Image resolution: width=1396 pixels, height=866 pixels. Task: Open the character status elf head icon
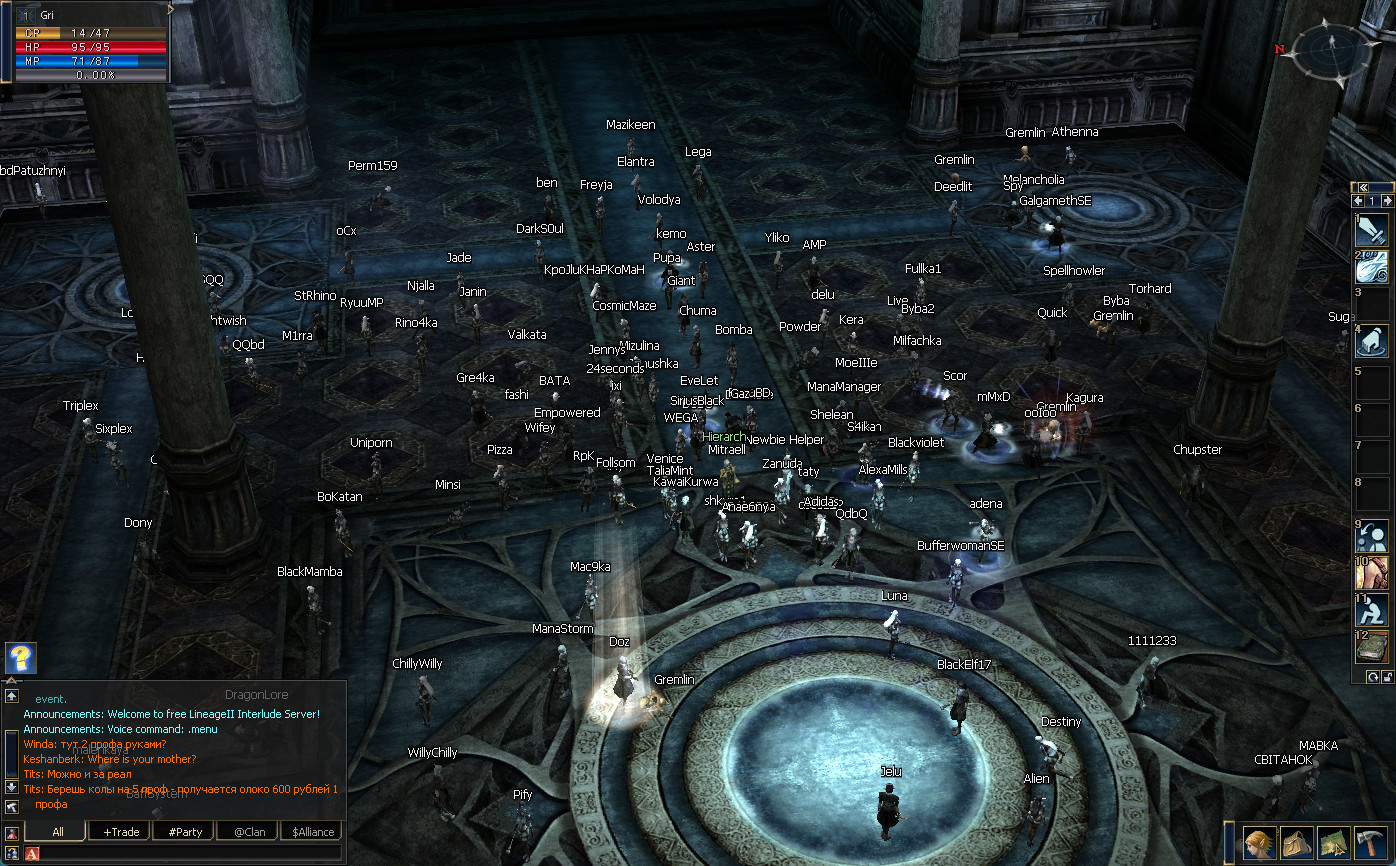click(x=1260, y=842)
